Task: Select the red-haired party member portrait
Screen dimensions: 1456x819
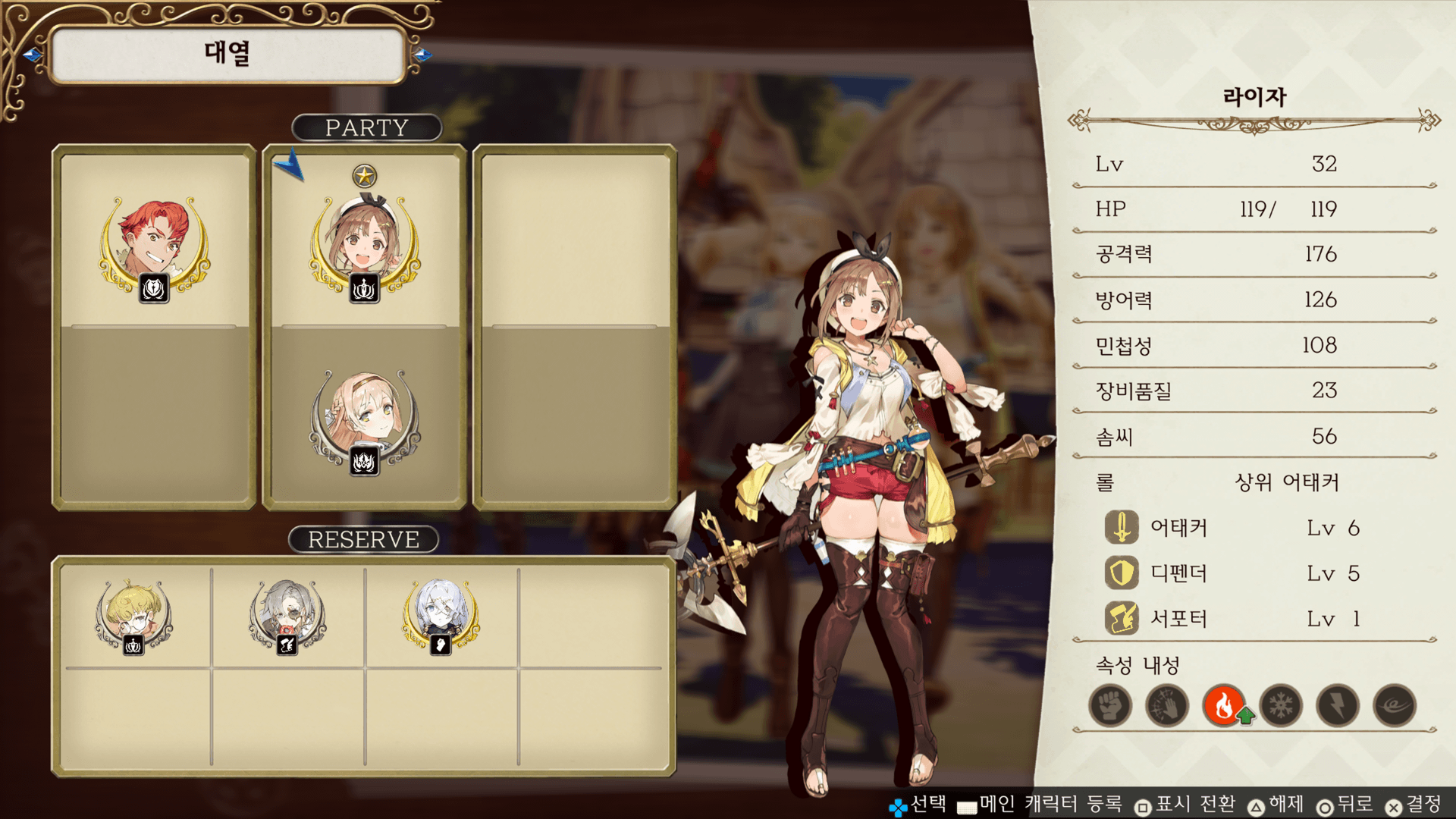Action: [x=154, y=244]
